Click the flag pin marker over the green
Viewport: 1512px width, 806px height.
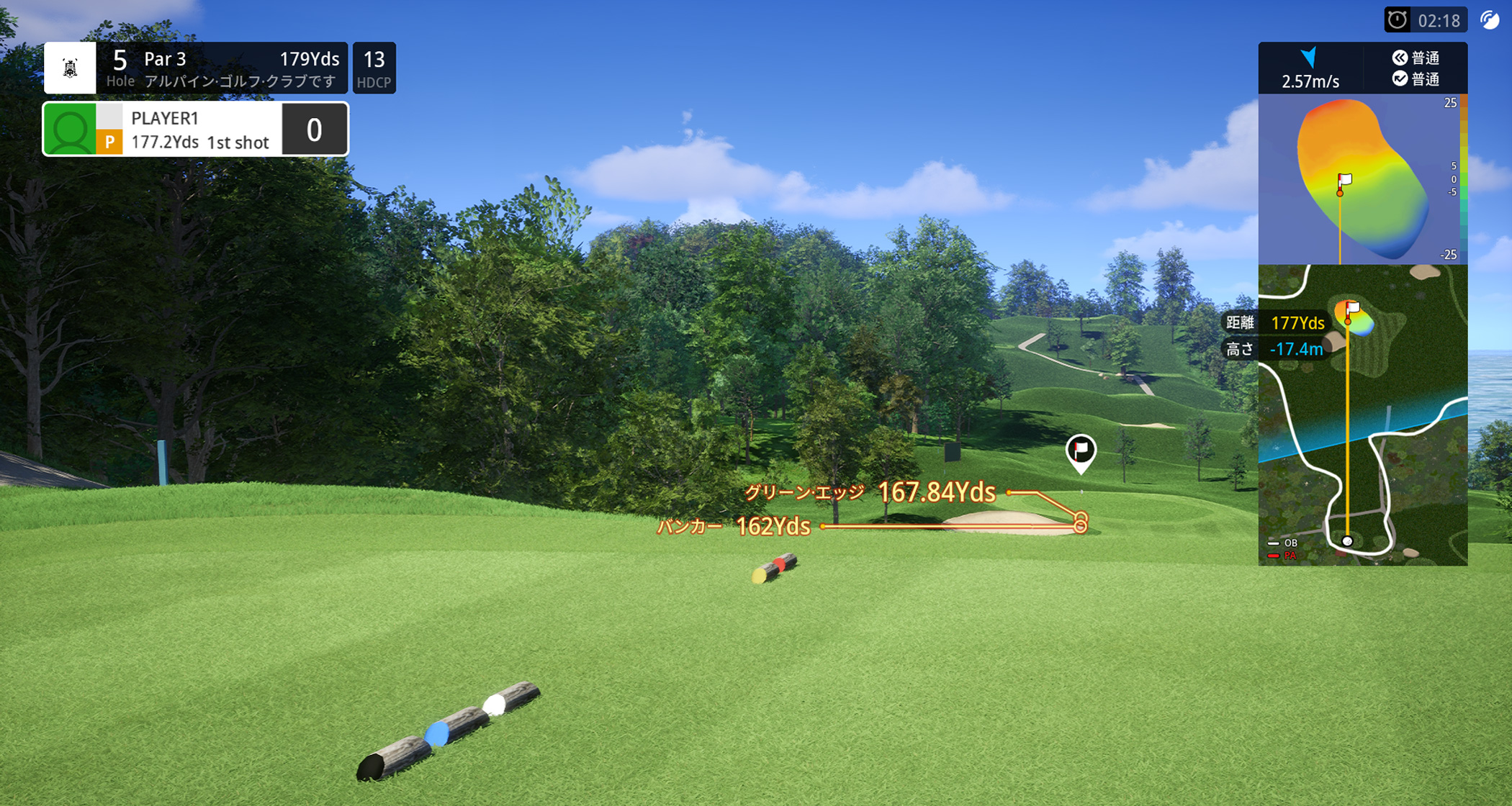pos(1080,452)
